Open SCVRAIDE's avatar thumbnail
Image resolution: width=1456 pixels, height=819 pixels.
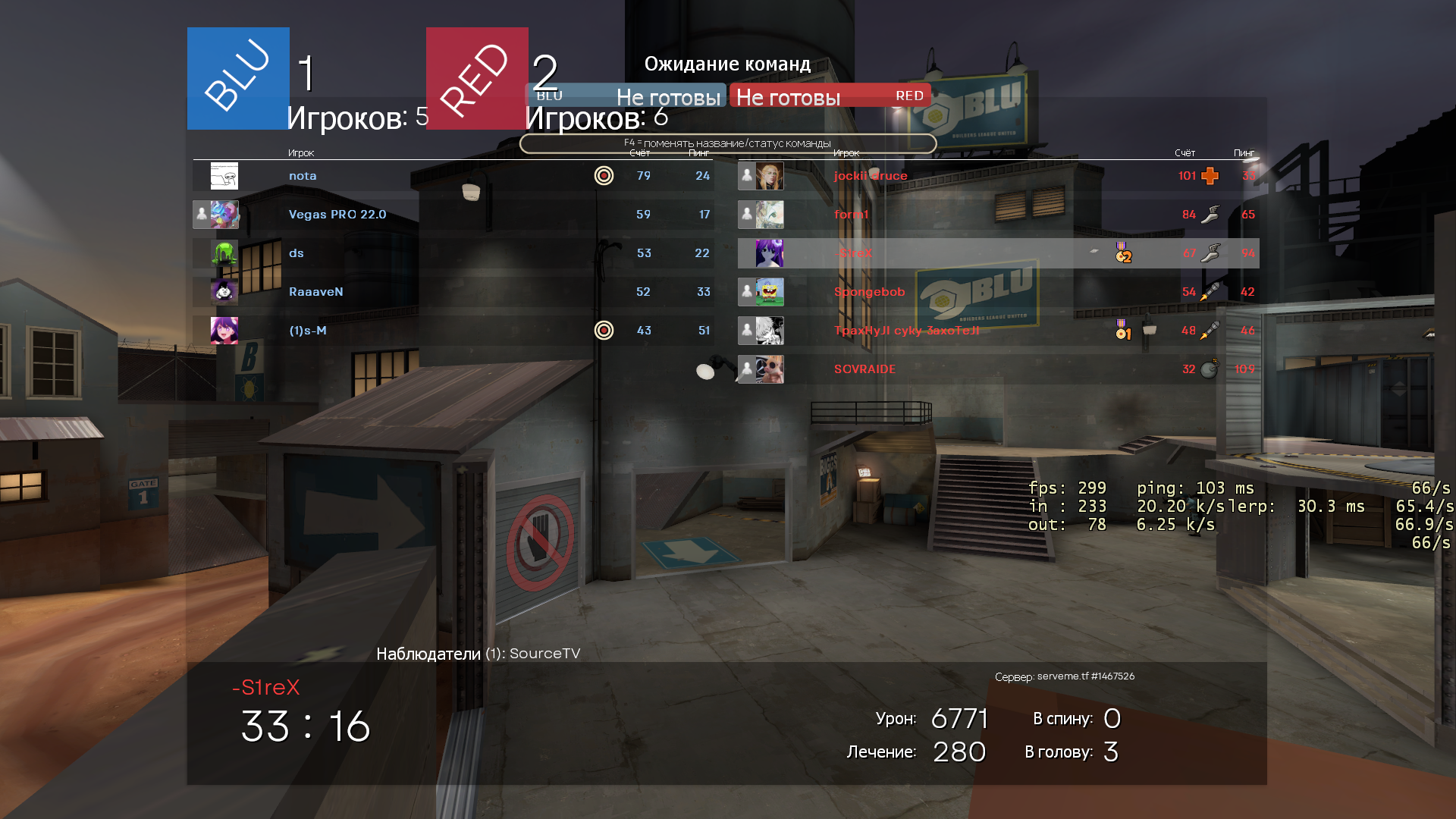[770, 369]
